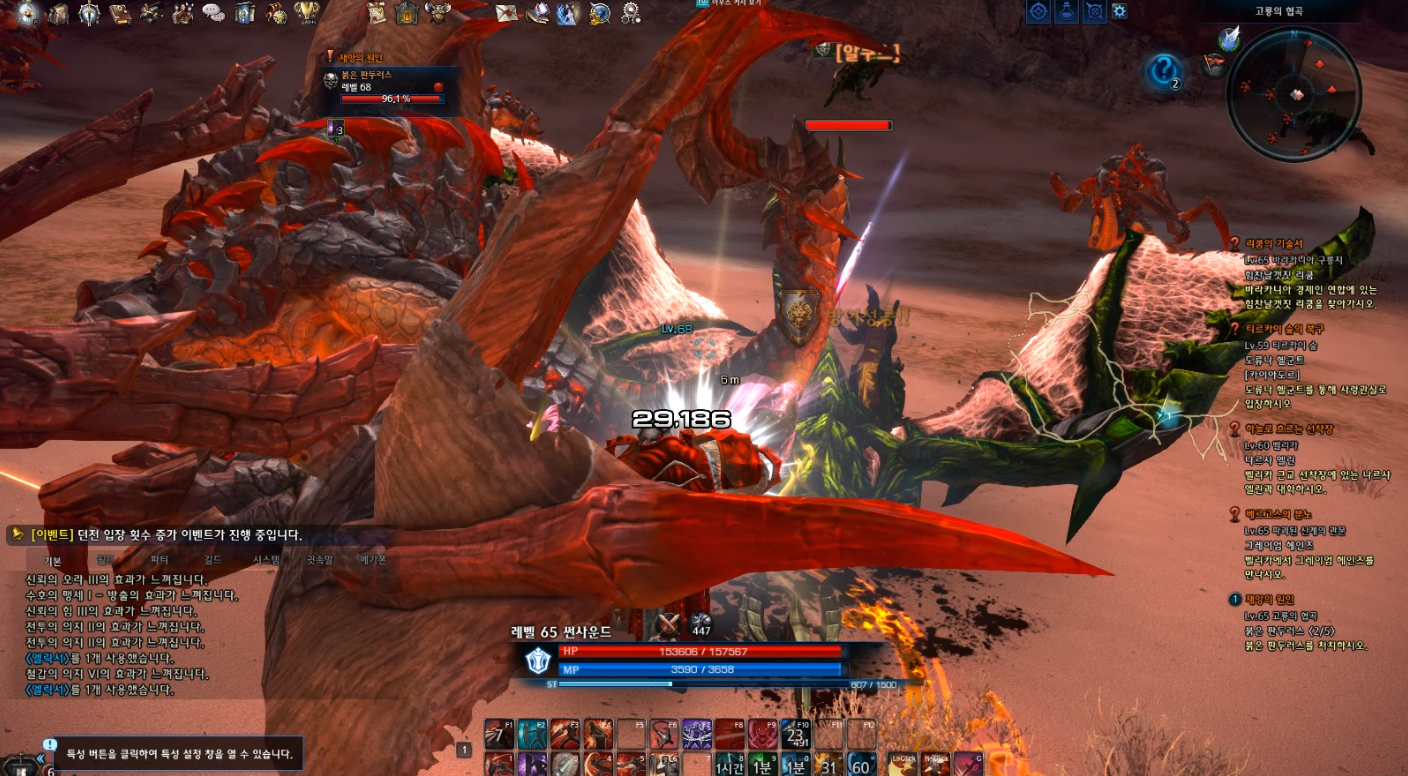Click the red flag icon beside minimap
This screenshot has width=1408, height=776.
tap(1215, 66)
